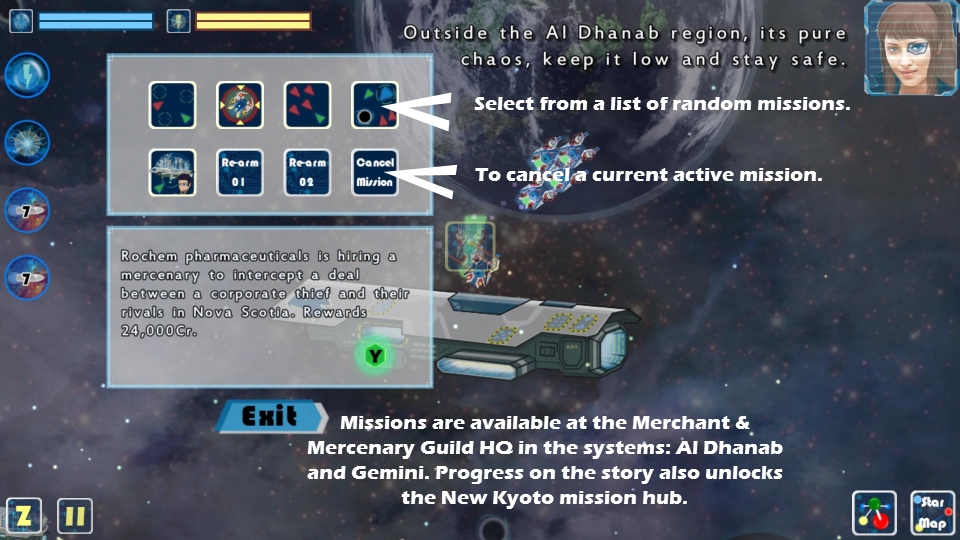Exit the mission selection screen
The image size is (960, 540).
[x=271, y=416]
